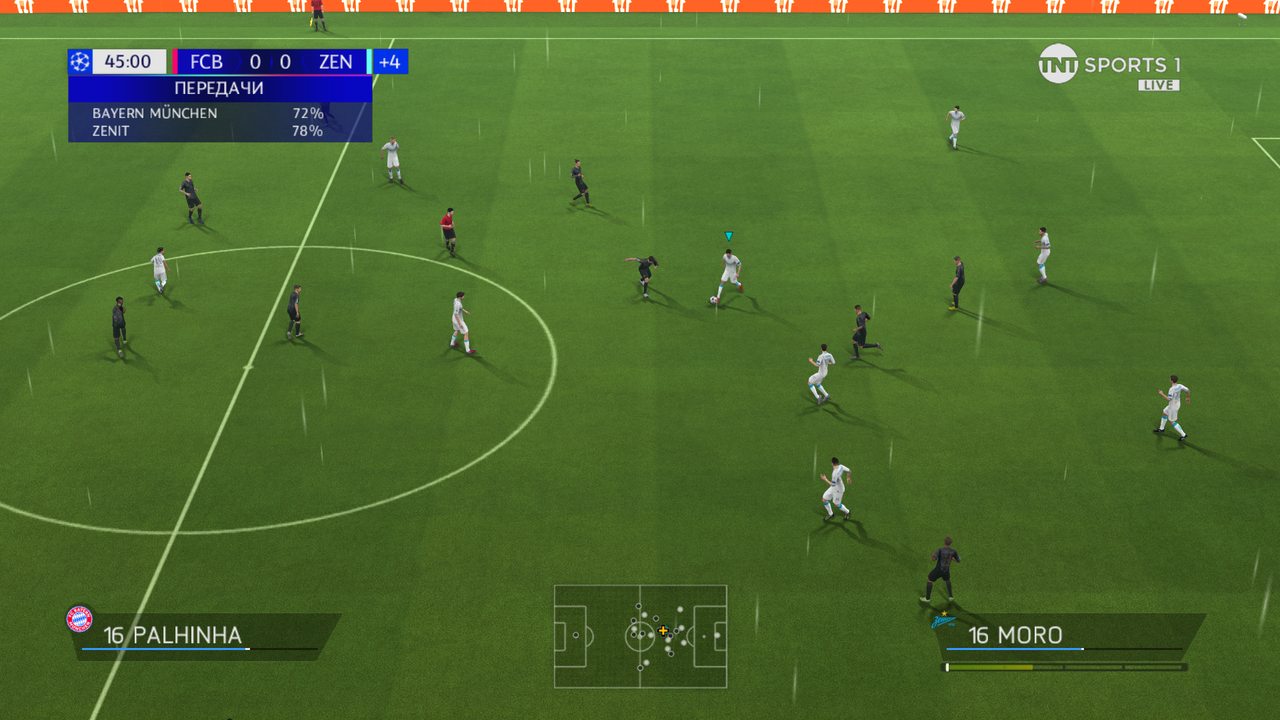Click the LIVE indicator under the TNT logo
1280x720 pixels.
click(x=1160, y=85)
